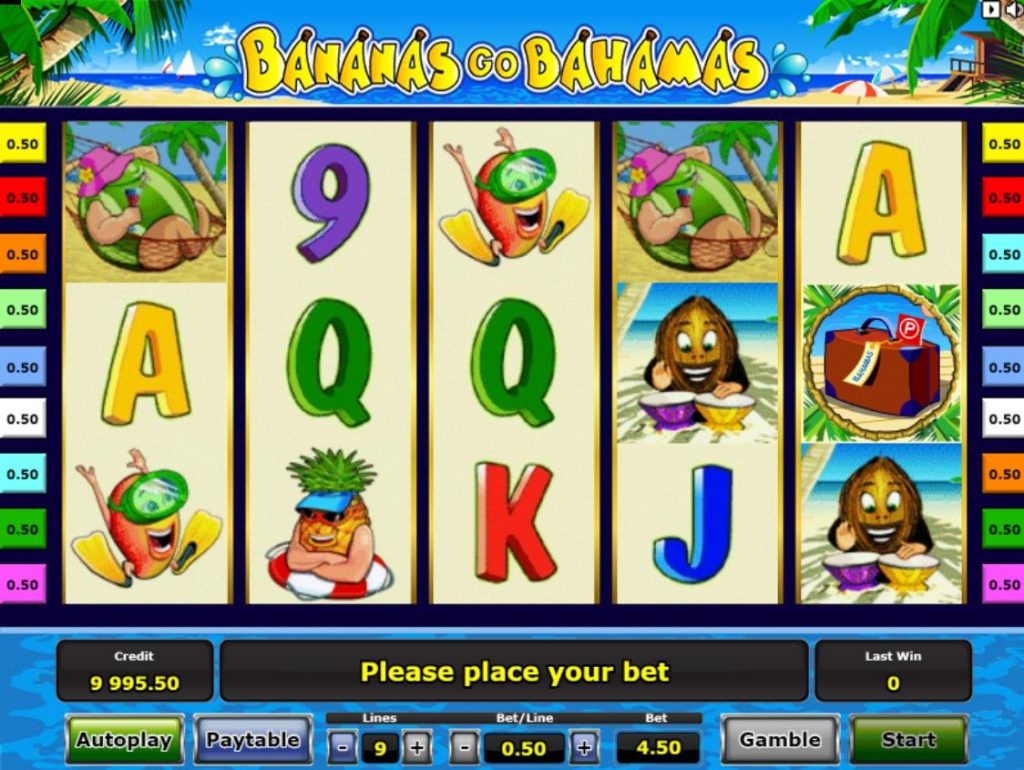Screen dimensions: 1024x770
Task: Increase the number of Lines
Action: coord(416,747)
